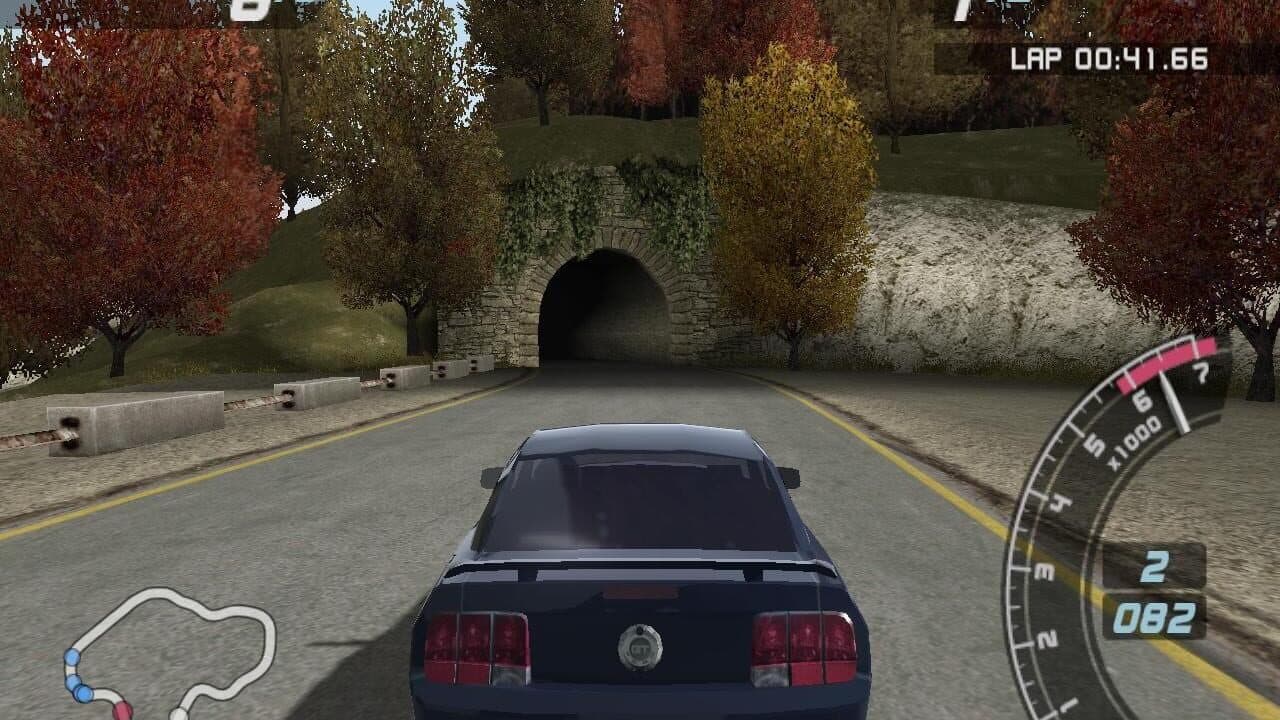The height and width of the screenshot is (720, 1280).
Task: Click the white checkpoint dot on the minimap
Action: click(178, 712)
